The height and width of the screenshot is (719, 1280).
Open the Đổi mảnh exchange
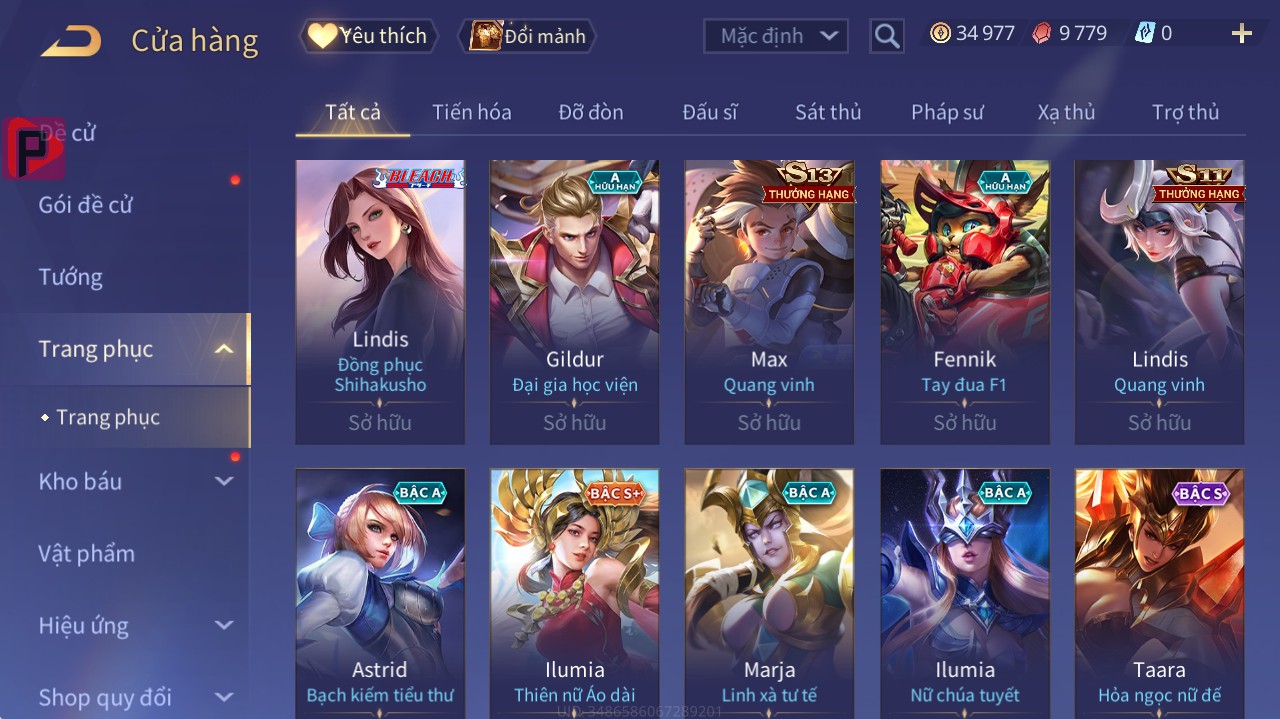528,36
